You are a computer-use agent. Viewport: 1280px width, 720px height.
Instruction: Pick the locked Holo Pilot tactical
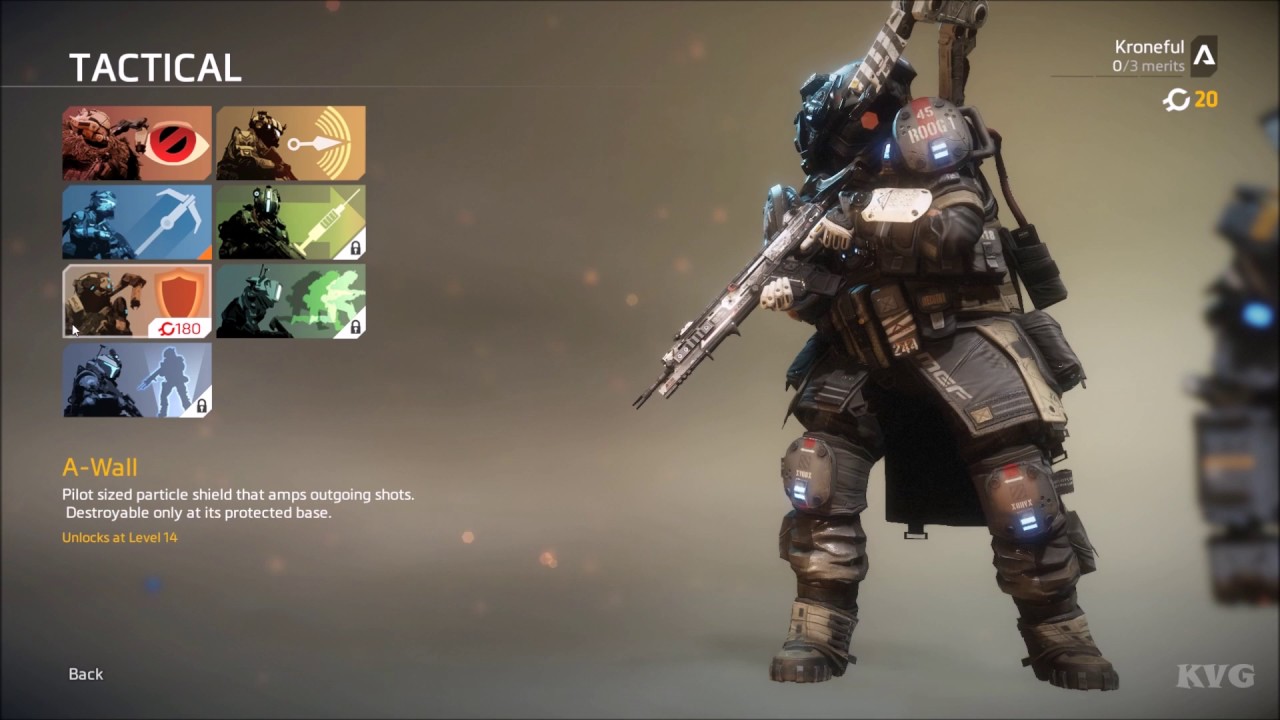137,380
